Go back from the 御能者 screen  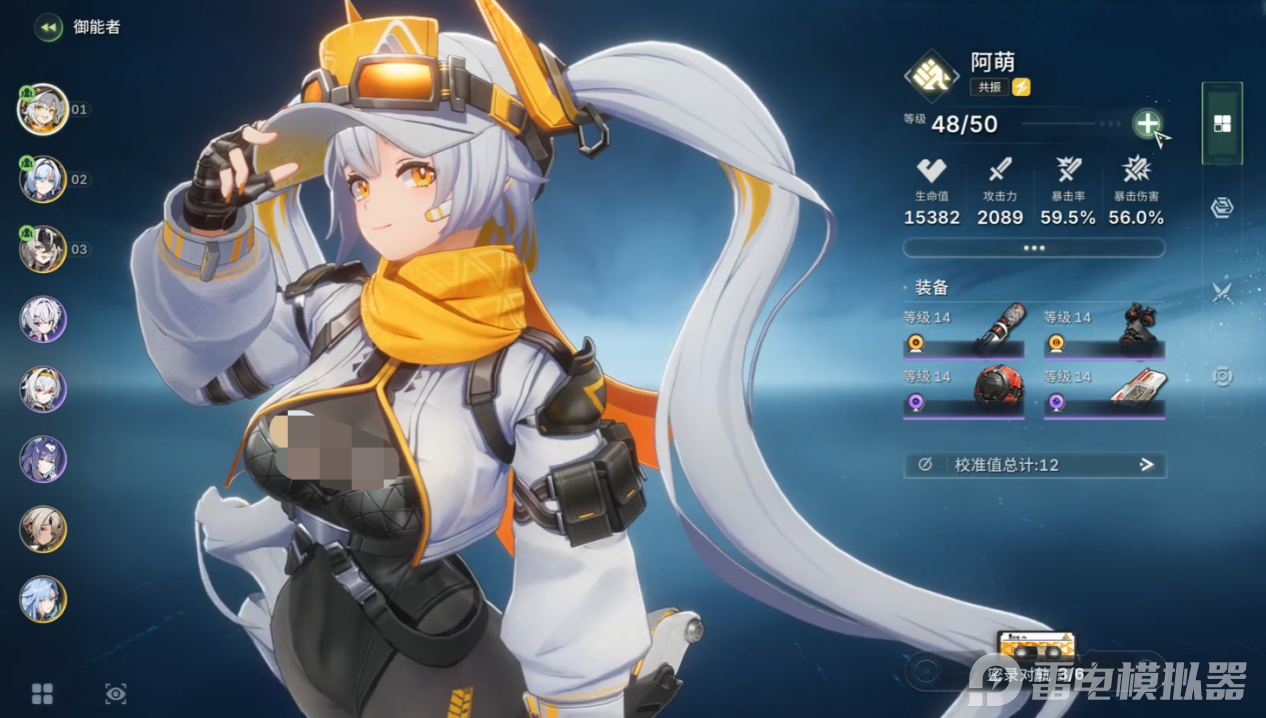click(x=47, y=28)
